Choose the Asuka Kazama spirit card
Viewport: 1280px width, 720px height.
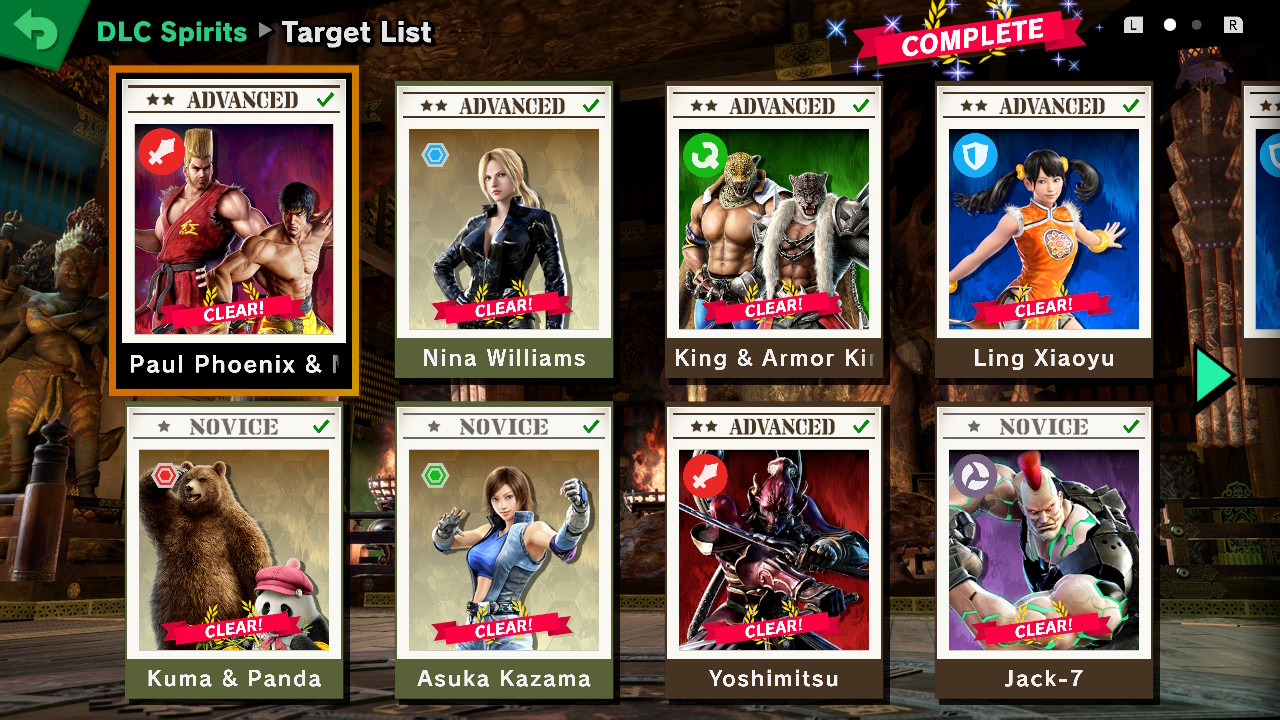point(504,550)
